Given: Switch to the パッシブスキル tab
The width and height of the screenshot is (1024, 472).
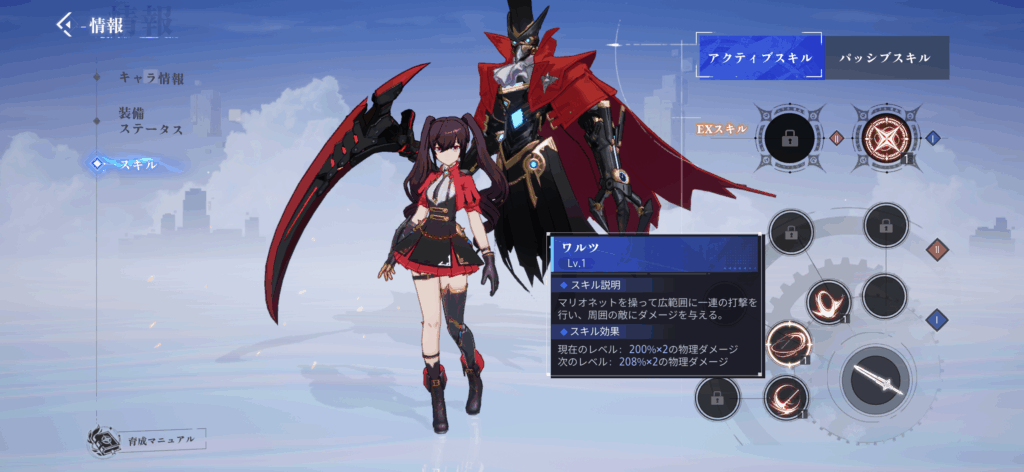Looking at the screenshot, I should coord(885,57).
